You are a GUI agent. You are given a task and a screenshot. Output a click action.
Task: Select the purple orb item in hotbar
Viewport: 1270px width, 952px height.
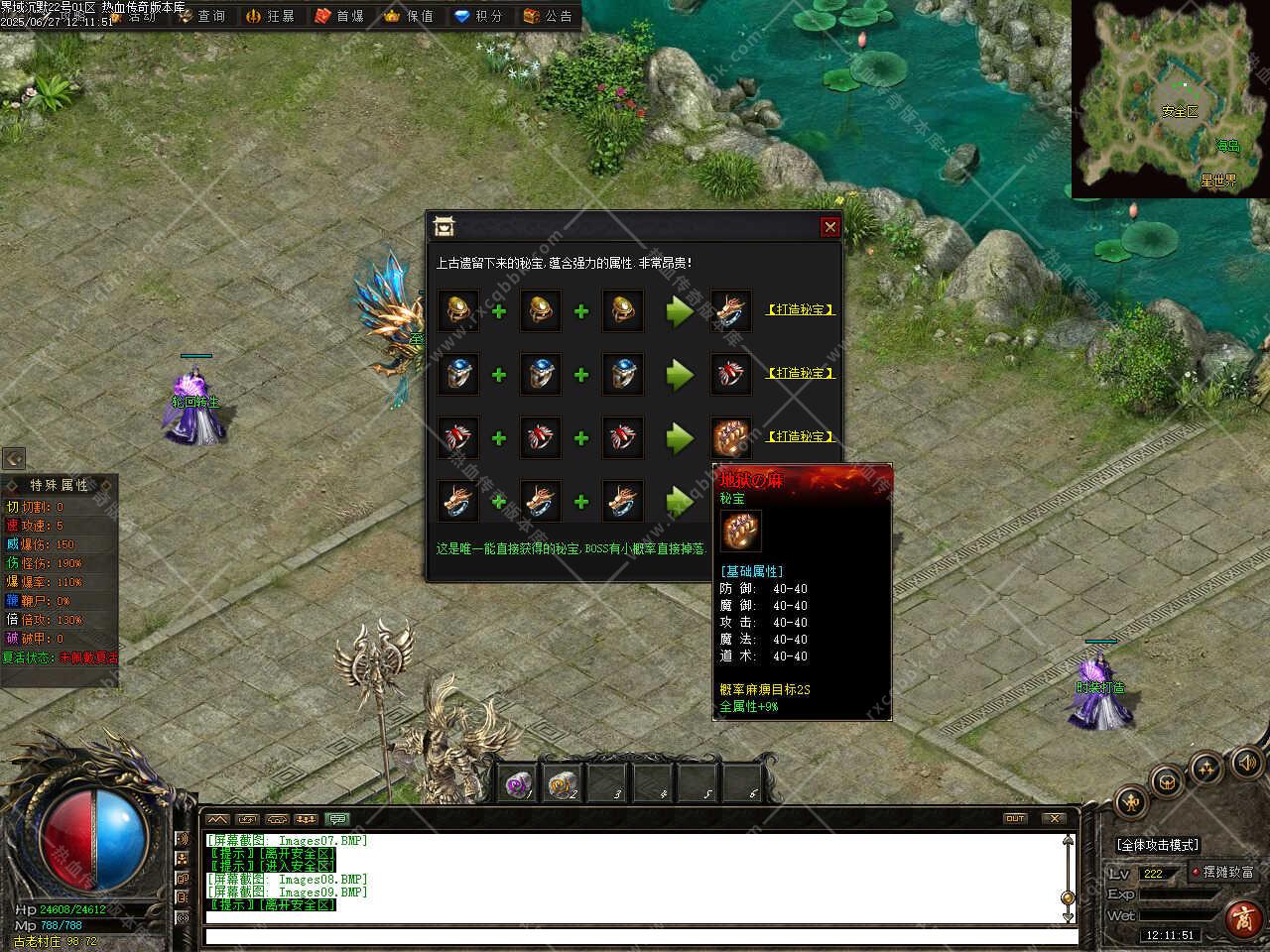point(517,784)
